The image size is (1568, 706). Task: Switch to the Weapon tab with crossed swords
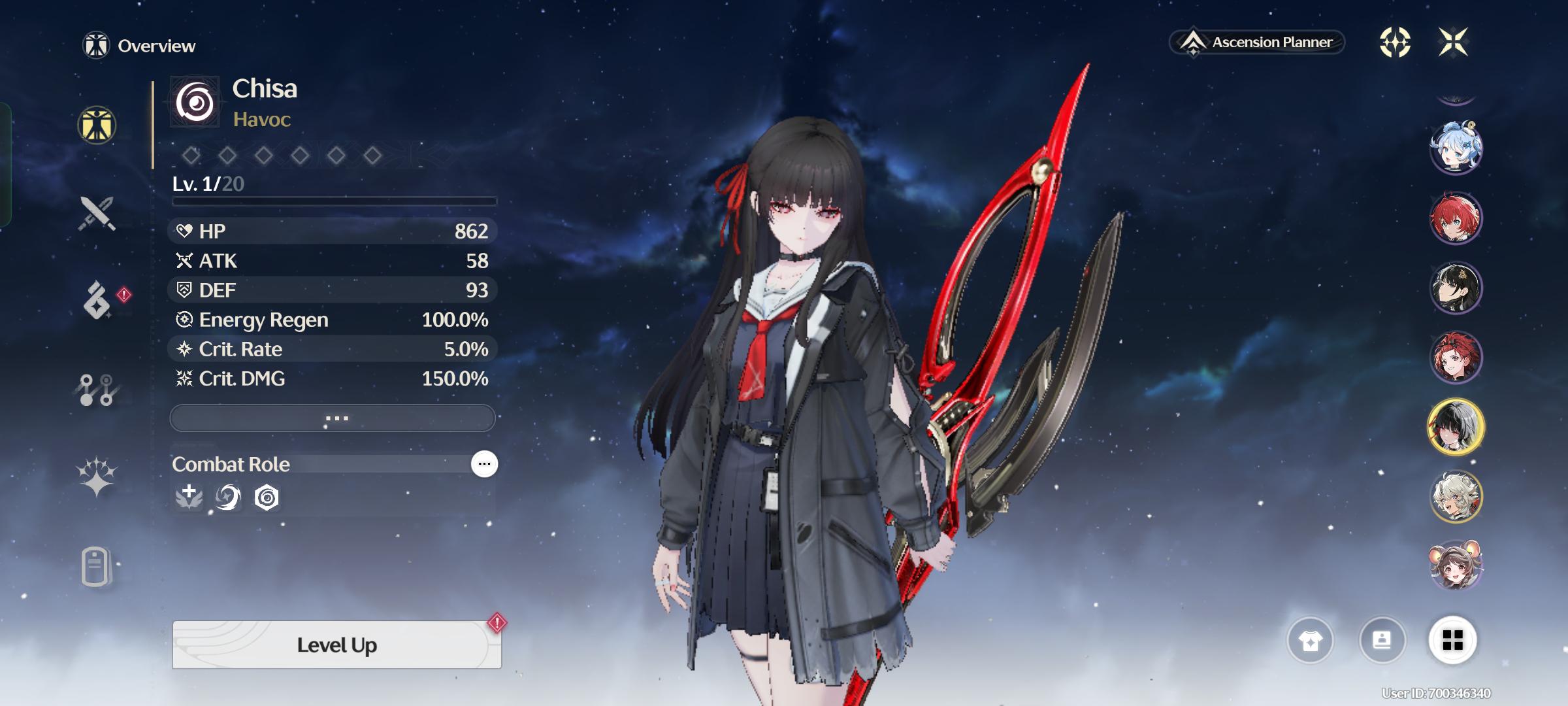tap(97, 213)
